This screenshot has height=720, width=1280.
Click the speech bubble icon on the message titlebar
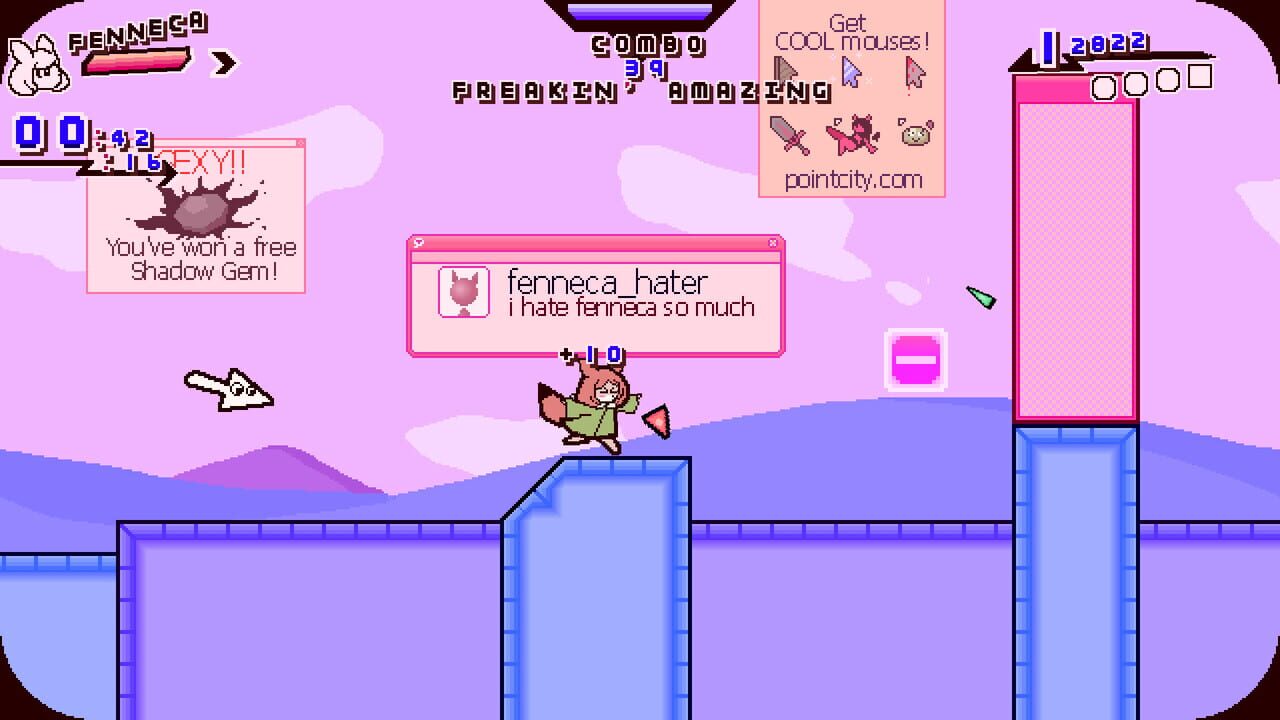click(421, 241)
